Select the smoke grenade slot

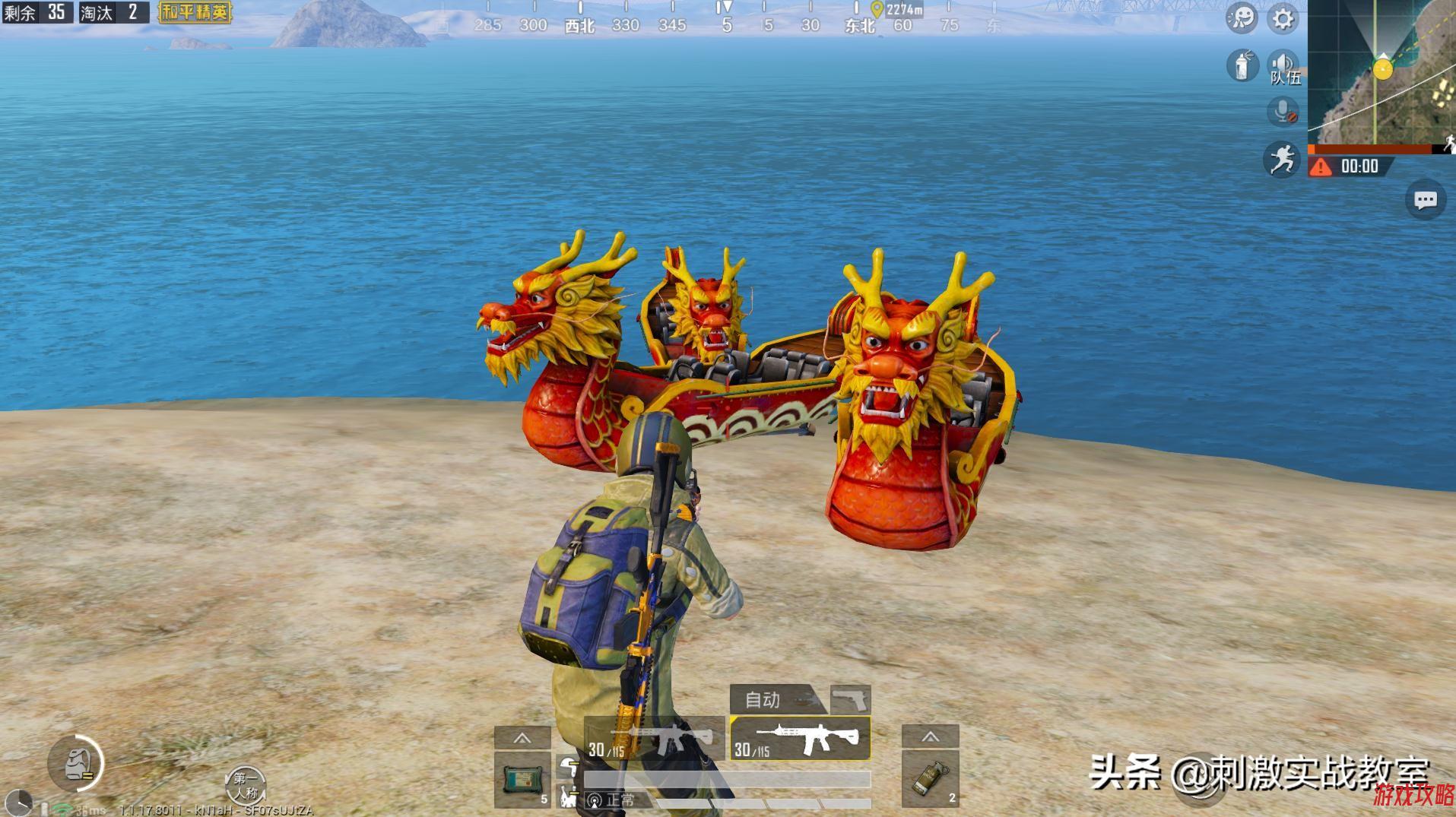(x=930, y=778)
